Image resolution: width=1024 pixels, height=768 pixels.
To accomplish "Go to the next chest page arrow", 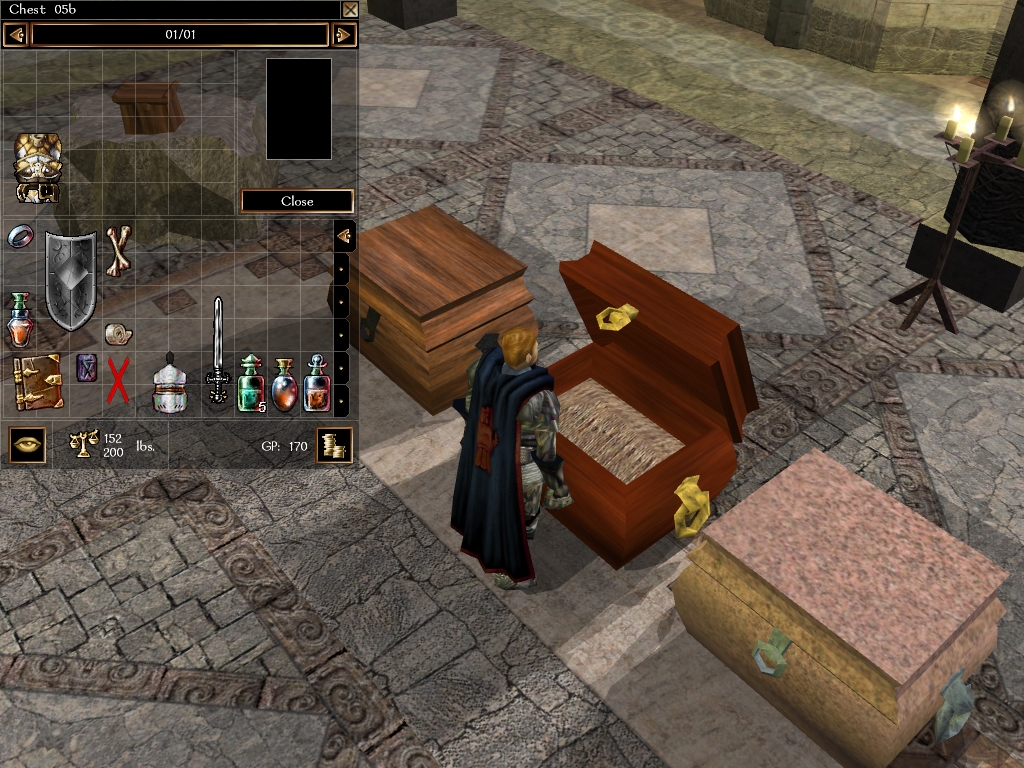I will click(x=343, y=35).
